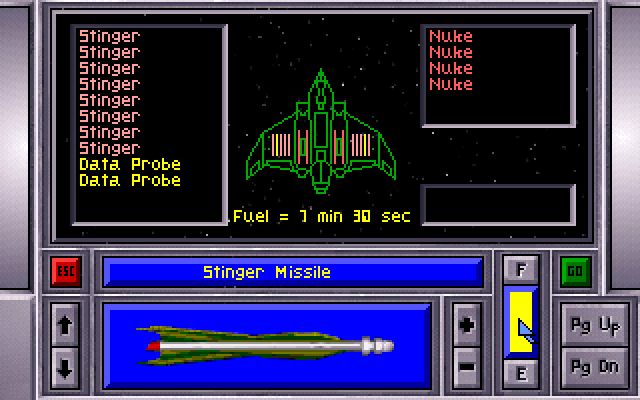
Task: Select the up arrow button
Action: point(66,325)
